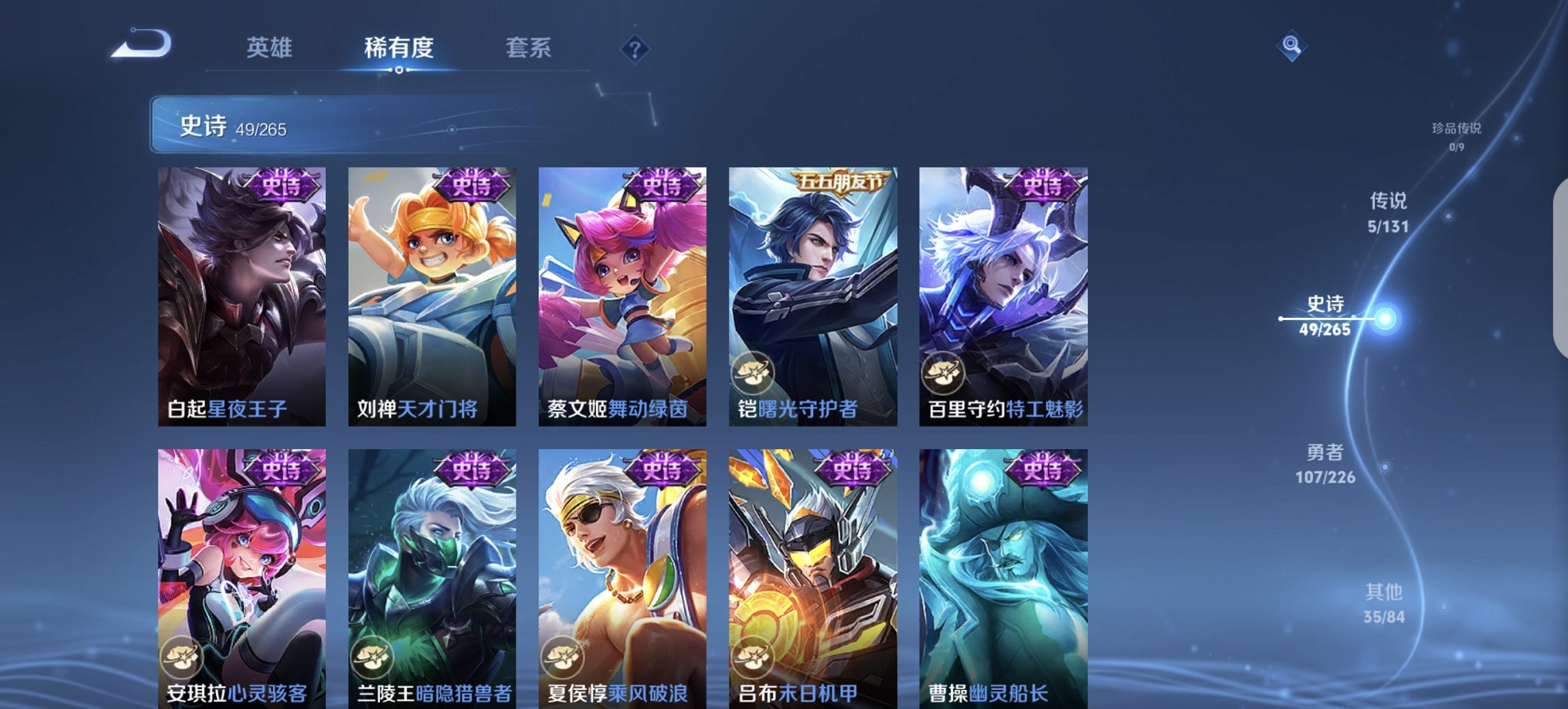Open the 刘禅天才门将 skin card

tap(430, 294)
